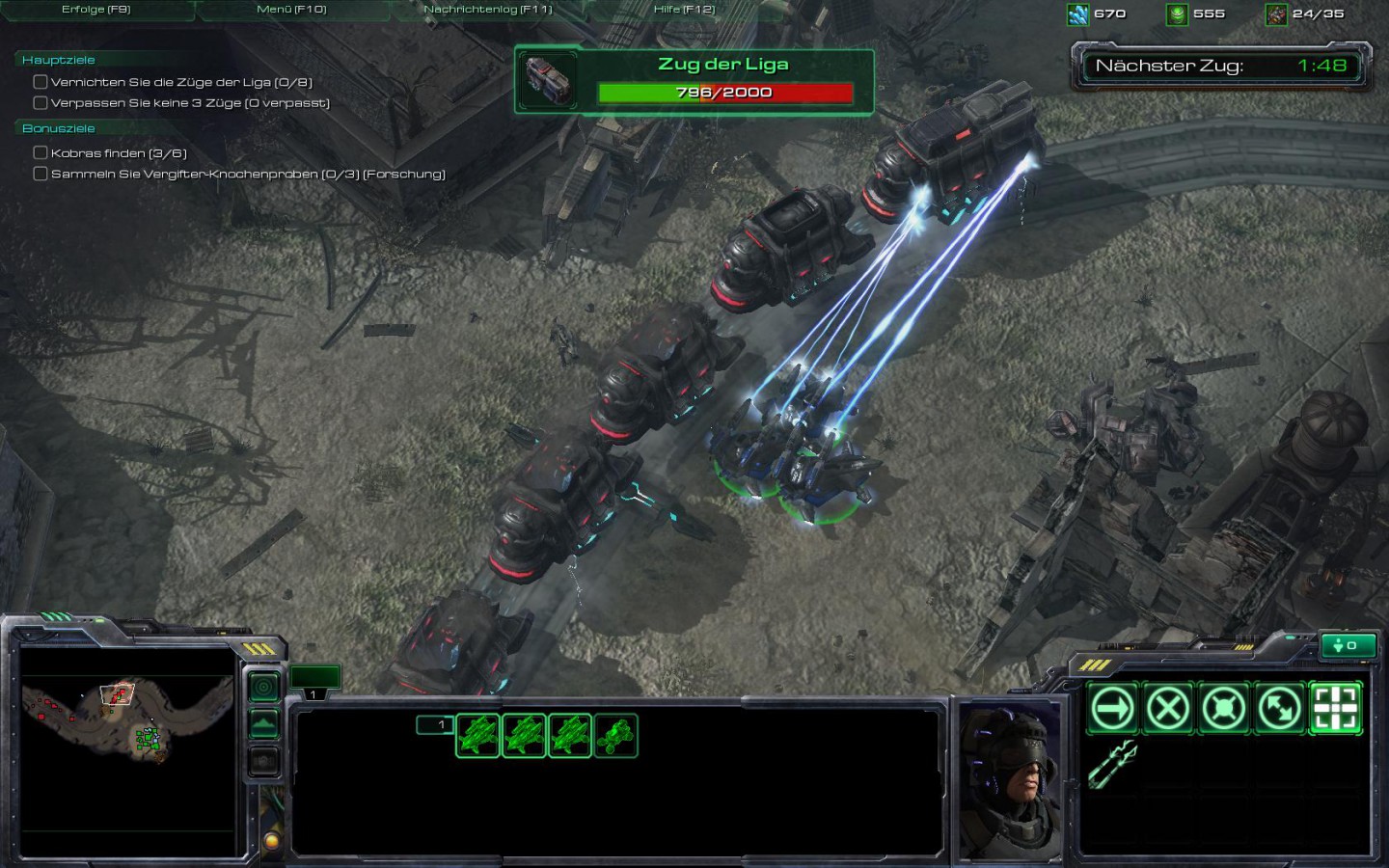This screenshot has width=1389, height=868.
Task: Show the Nachrichtenlog message log
Action: pyautogui.click(x=488, y=10)
